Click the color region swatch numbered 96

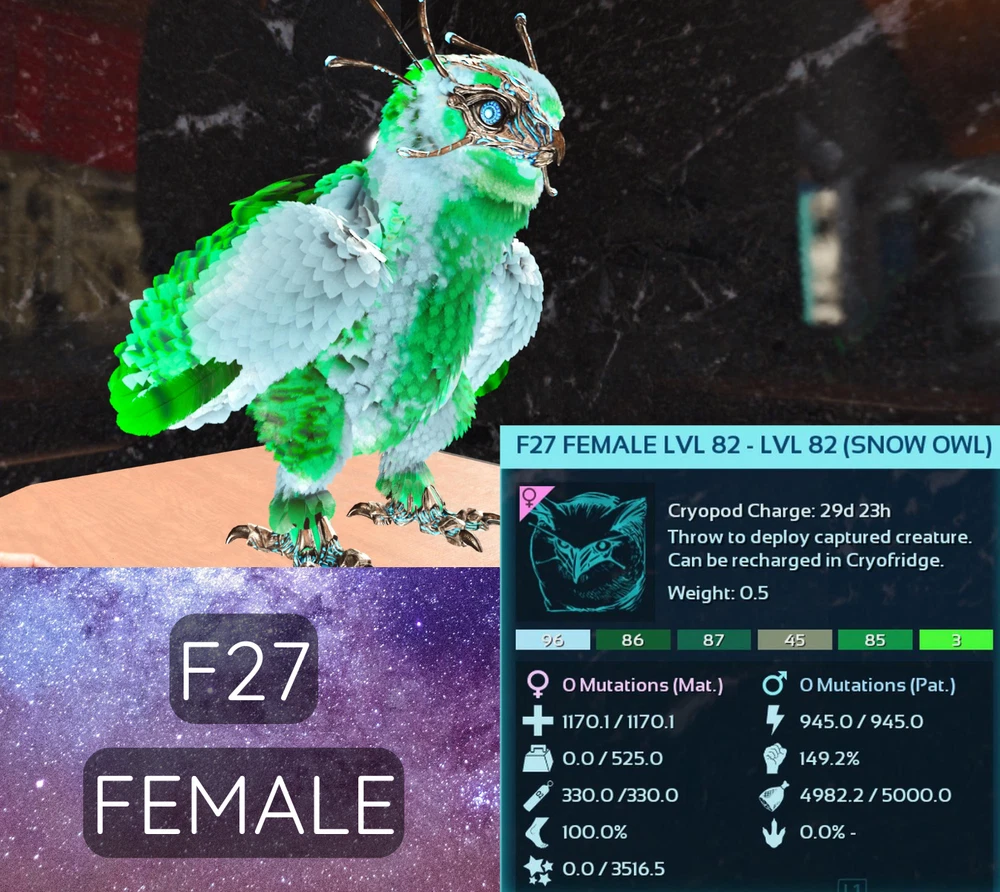tap(553, 640)
